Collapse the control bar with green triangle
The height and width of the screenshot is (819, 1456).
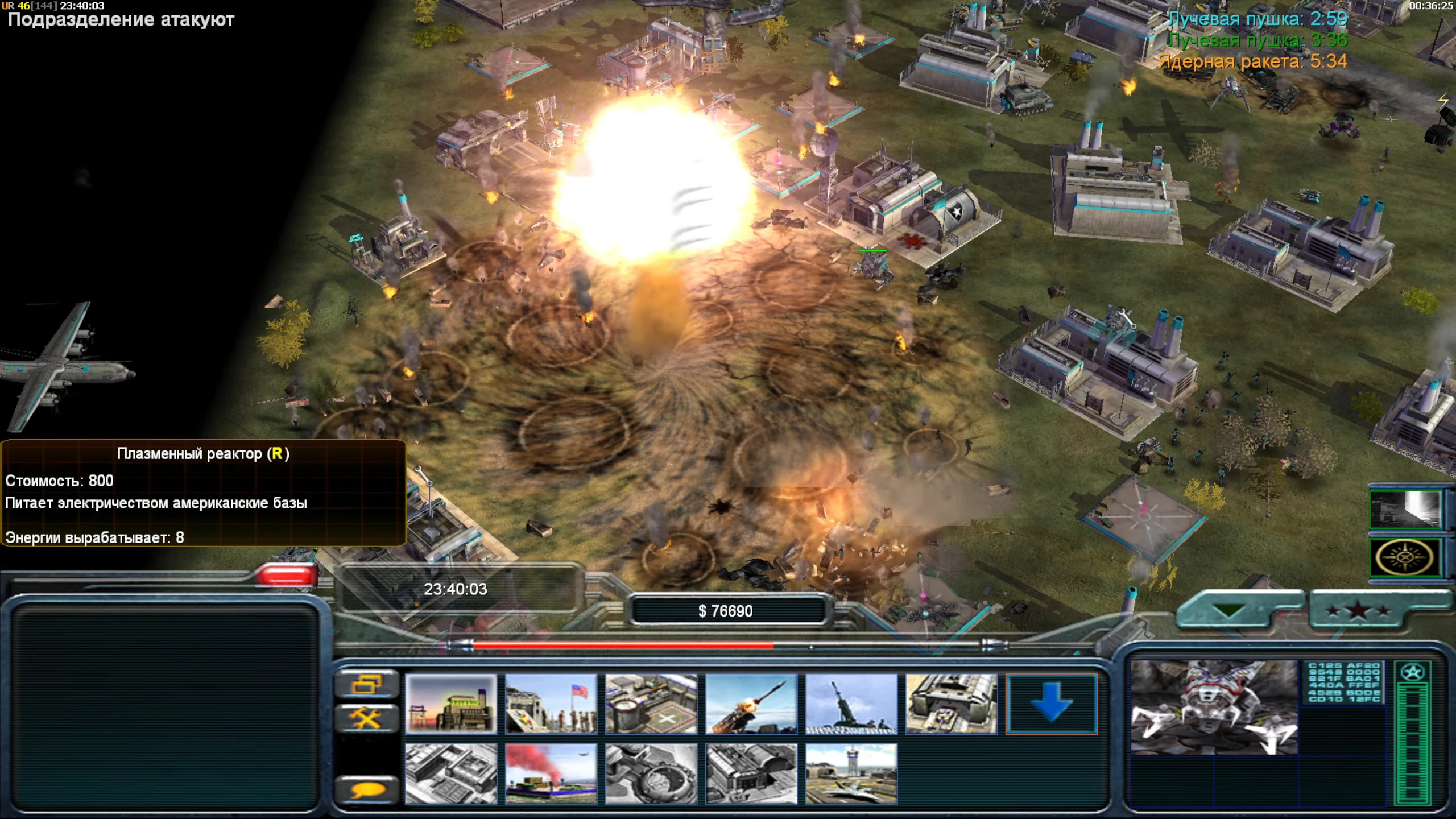coord(1230,611)
